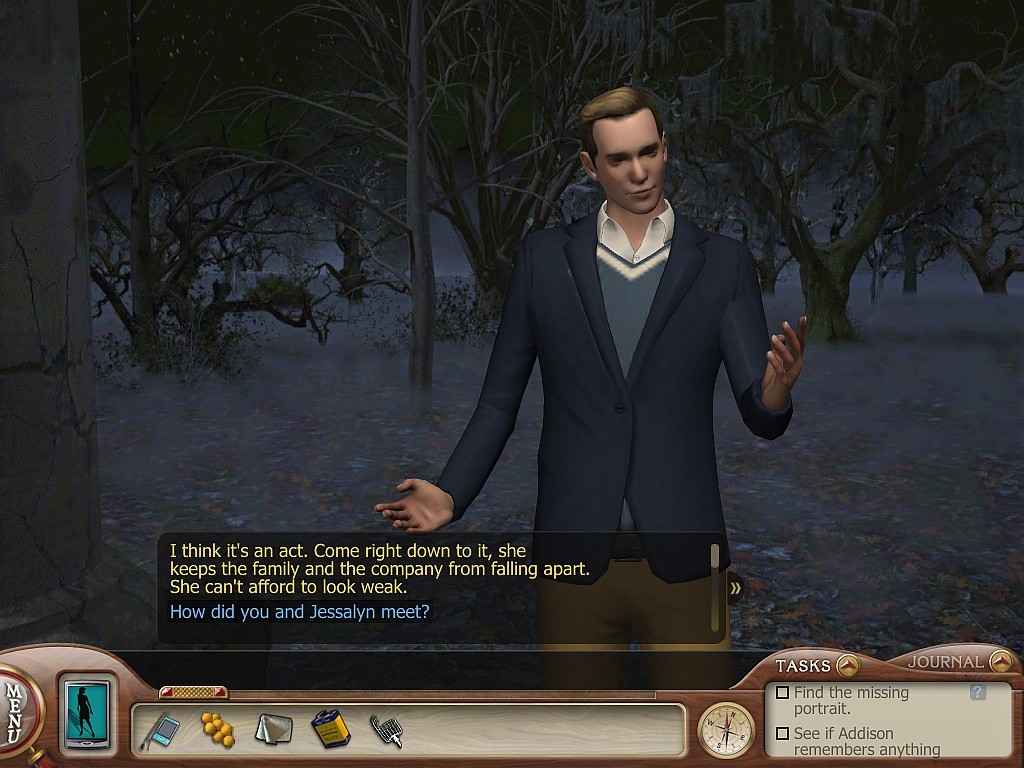Toggle "See if Addison remembers anything" checkbox
1024x768 pixels.
click(x=783, y=733)
